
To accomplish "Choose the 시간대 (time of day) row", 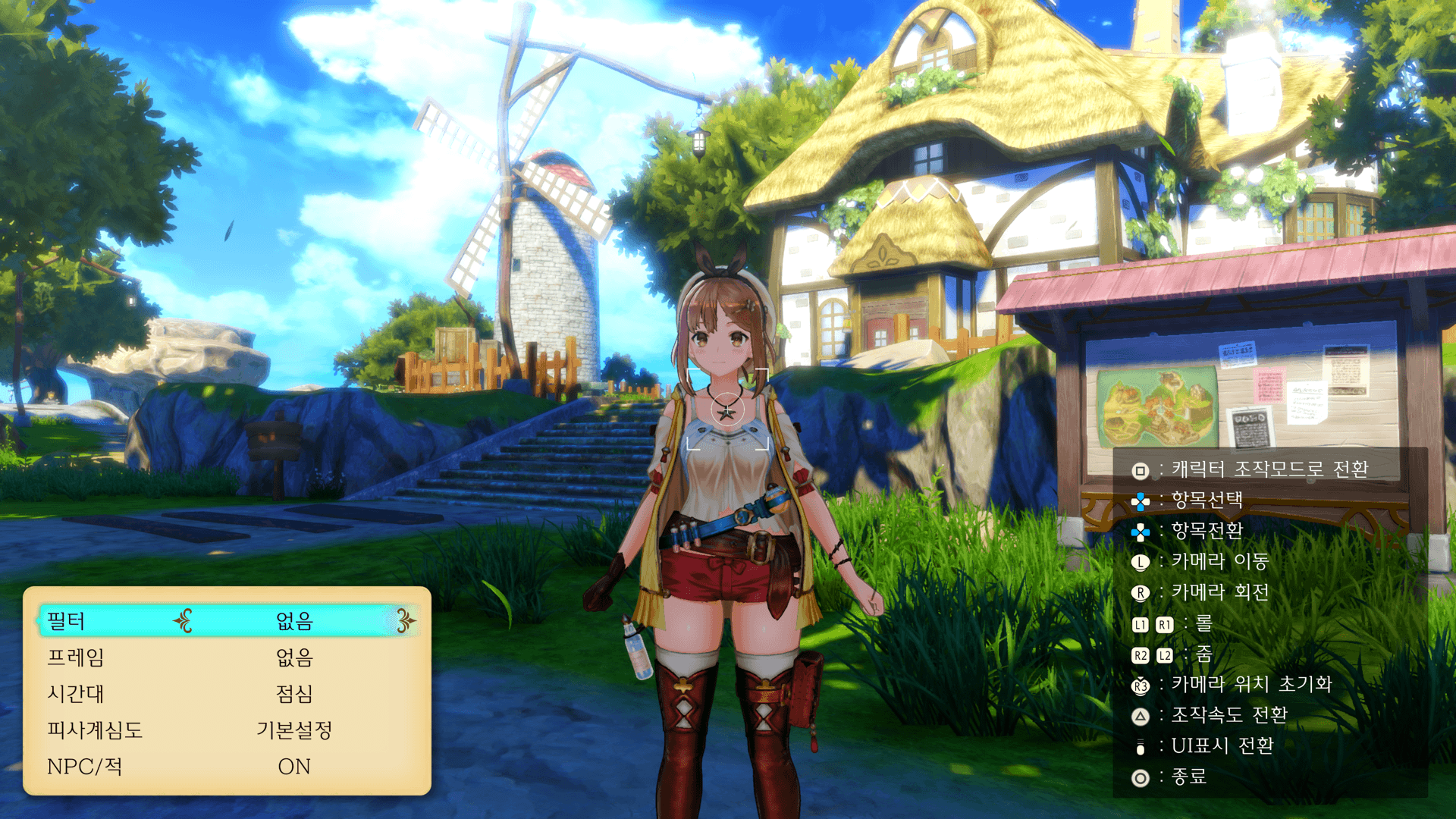I will [226, 694].
